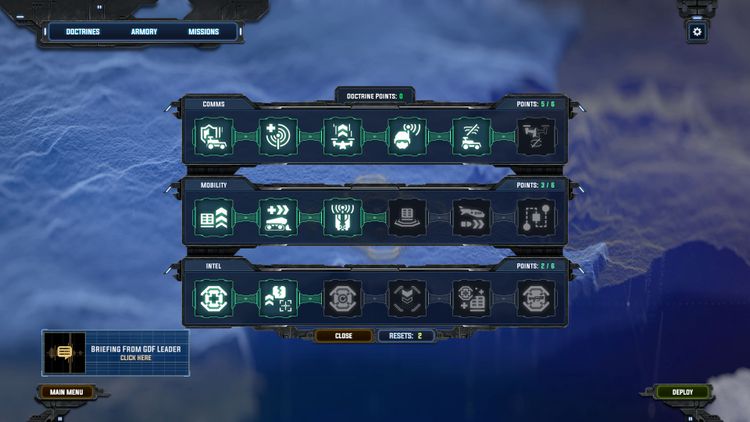Open the Doctrines tab
Image resolution: width=750 pixels, height=422 pixels.
[x=83, y=32]
